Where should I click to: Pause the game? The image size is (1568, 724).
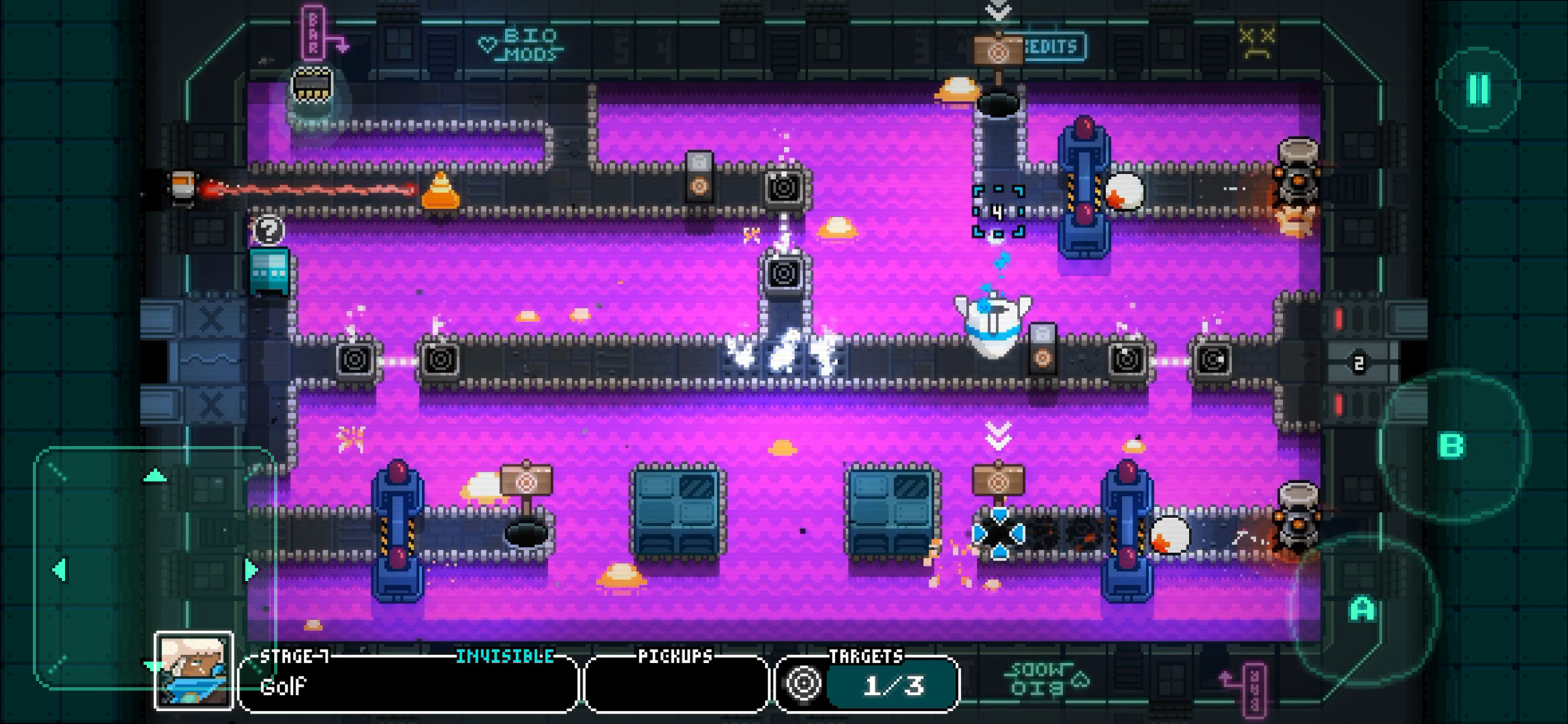click(x=1479, y=89)
